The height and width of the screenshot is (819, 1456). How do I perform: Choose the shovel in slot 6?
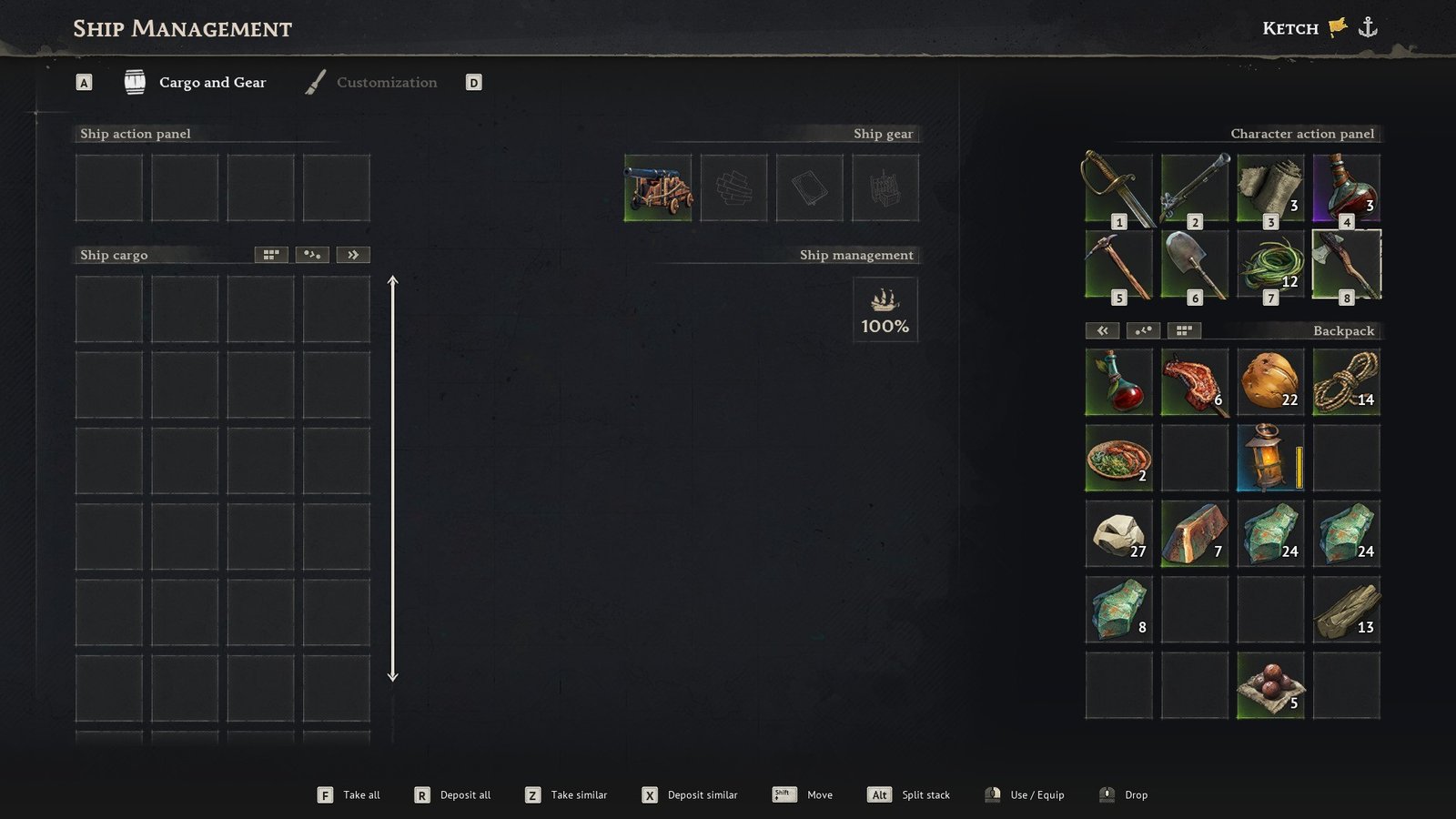click(1195, 265)
